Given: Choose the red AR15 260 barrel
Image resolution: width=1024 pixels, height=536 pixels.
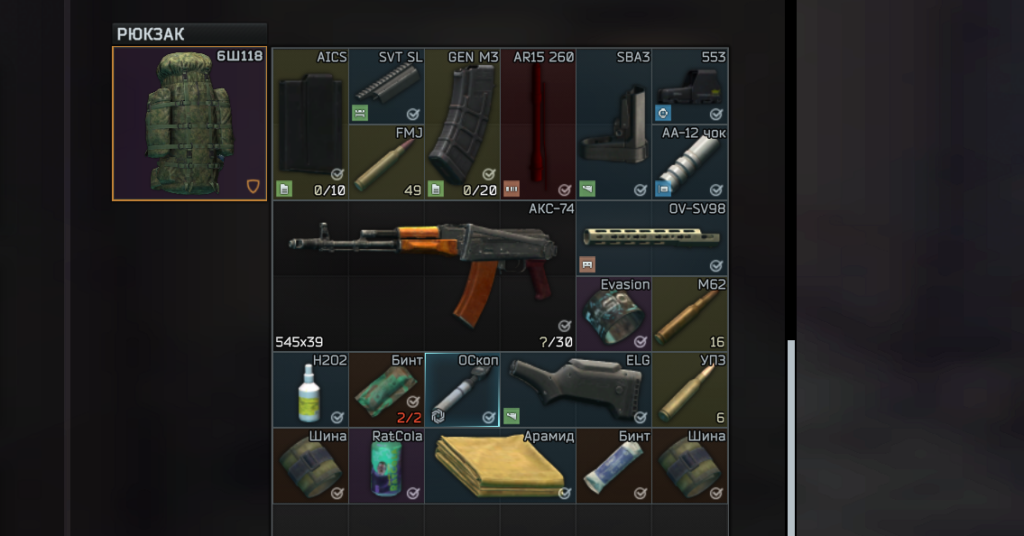Looking at the screenshot, I should 538,124.
